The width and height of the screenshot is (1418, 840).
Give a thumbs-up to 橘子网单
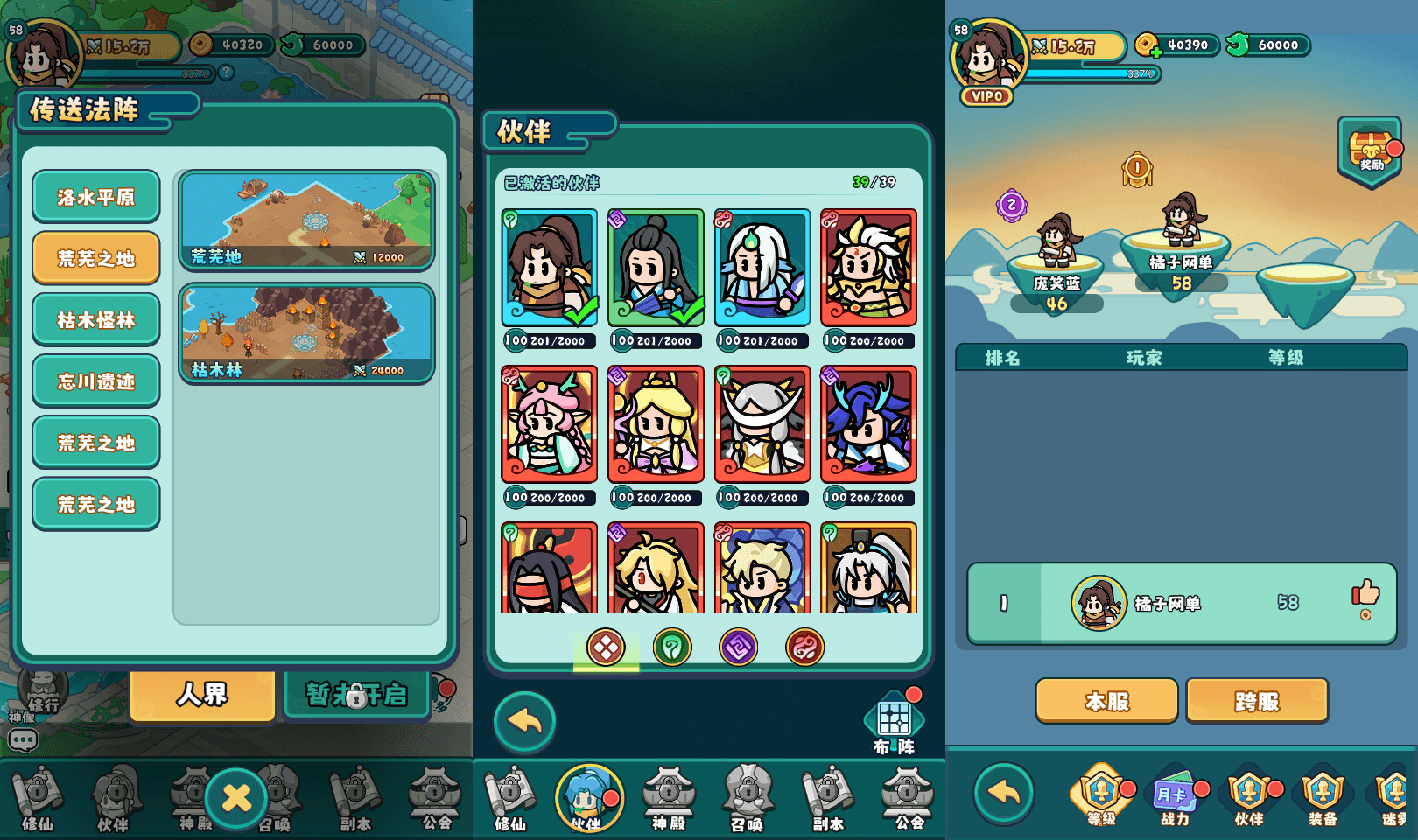pos(1365,595)
